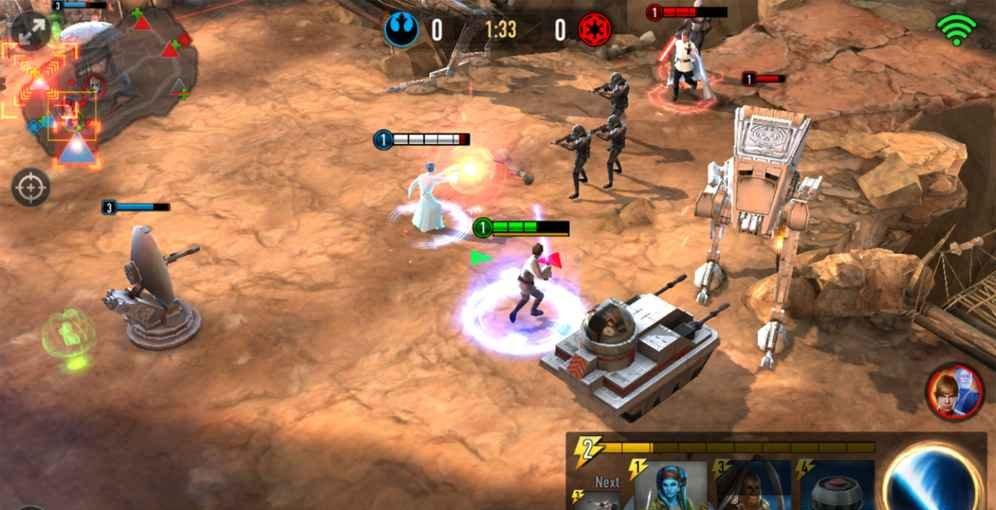Tap the Luke leader portrait icon
The width and height of the screenshot is (996, 510).
tap(955, 391)
